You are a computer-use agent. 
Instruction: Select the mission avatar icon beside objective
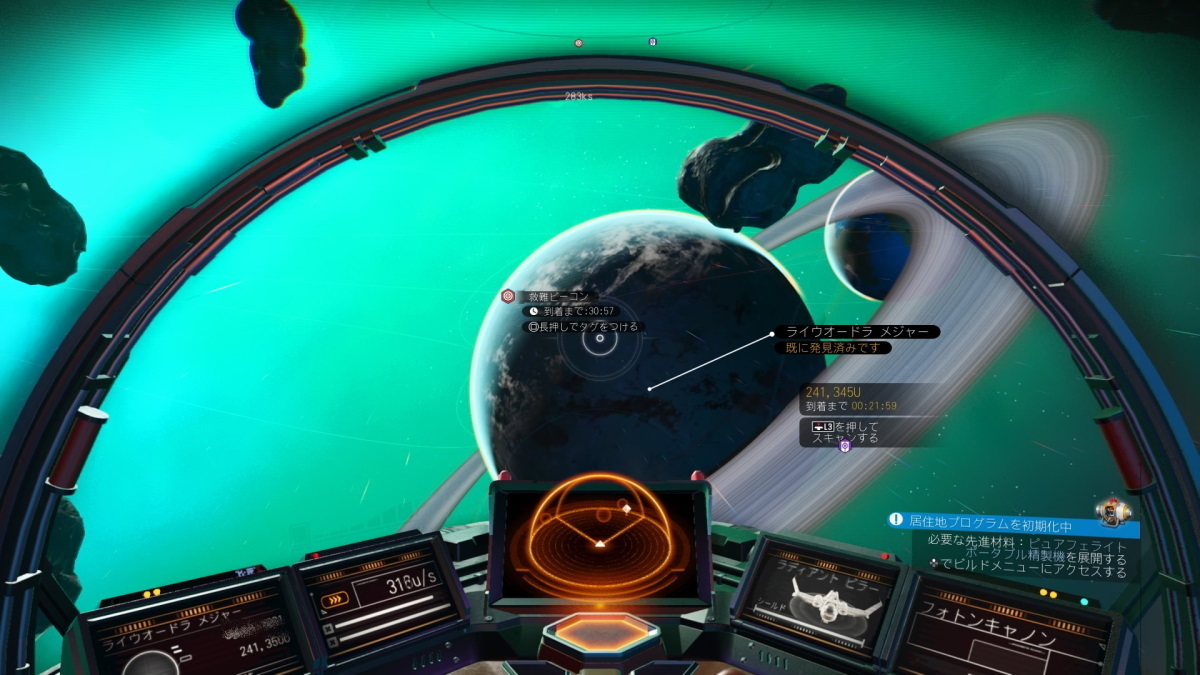pyautogui.click(x=1113, y=511)
